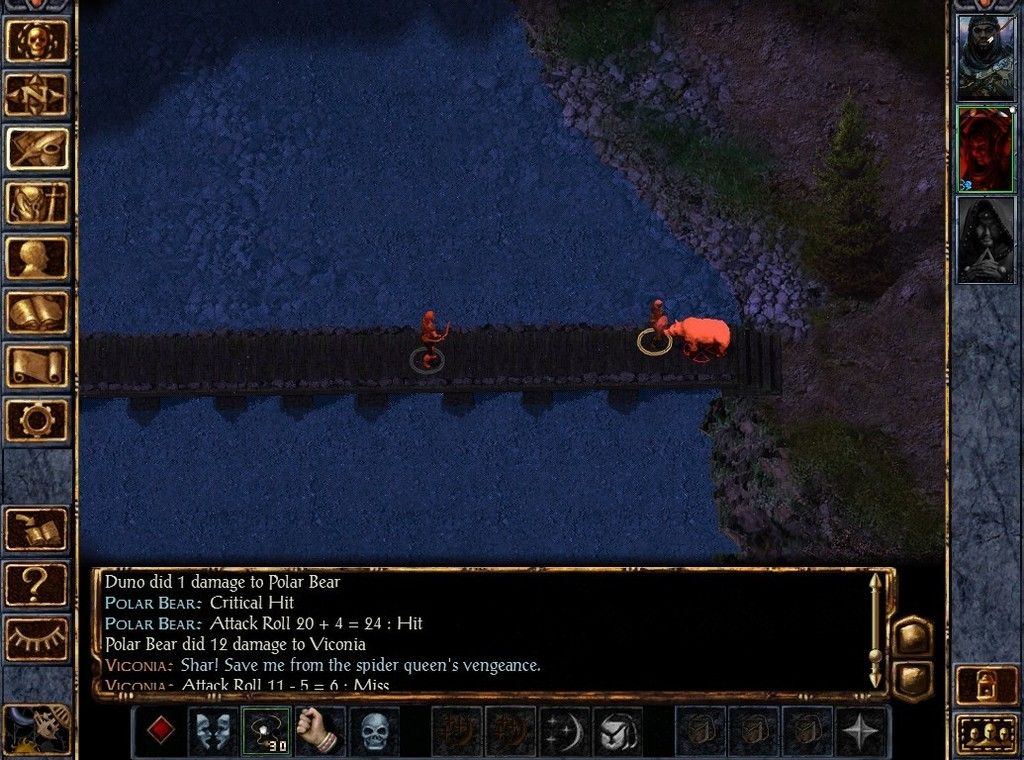
Task: Open the journal with the quill button
Action: [x=38, y=149]
